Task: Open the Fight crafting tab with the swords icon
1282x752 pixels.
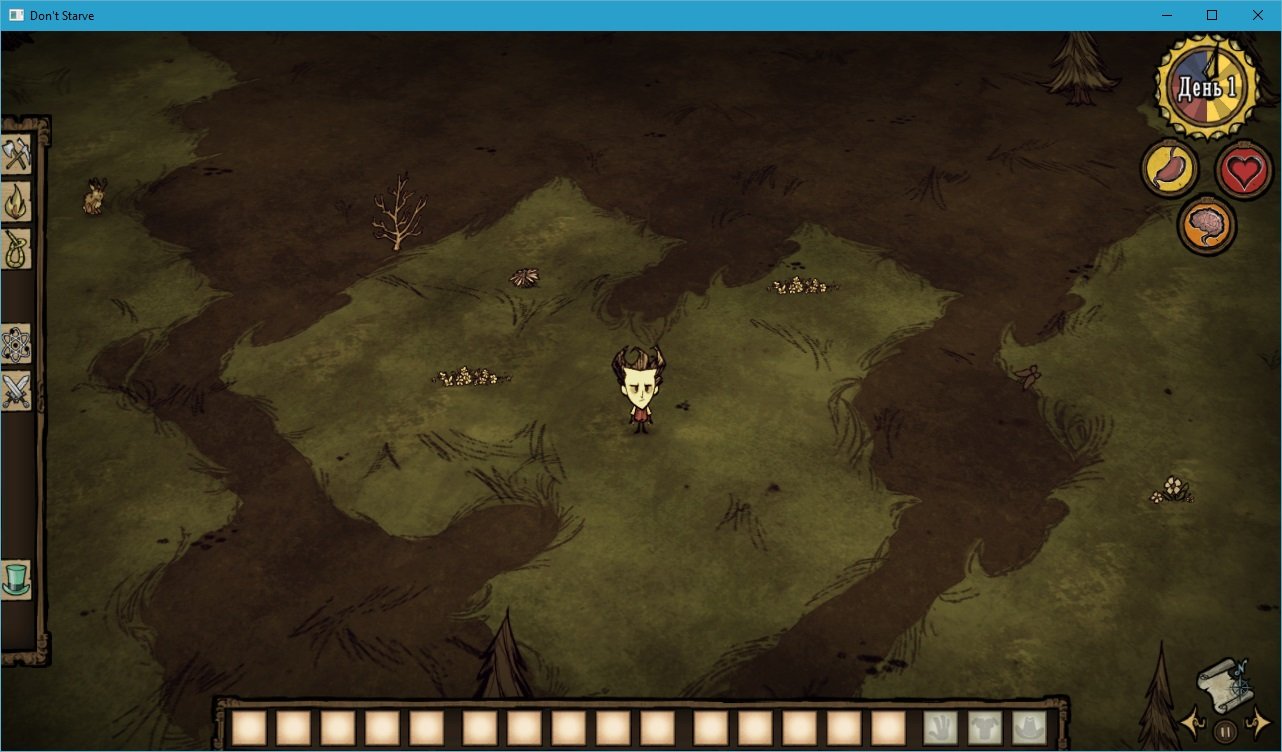Action: coord(18,389)
